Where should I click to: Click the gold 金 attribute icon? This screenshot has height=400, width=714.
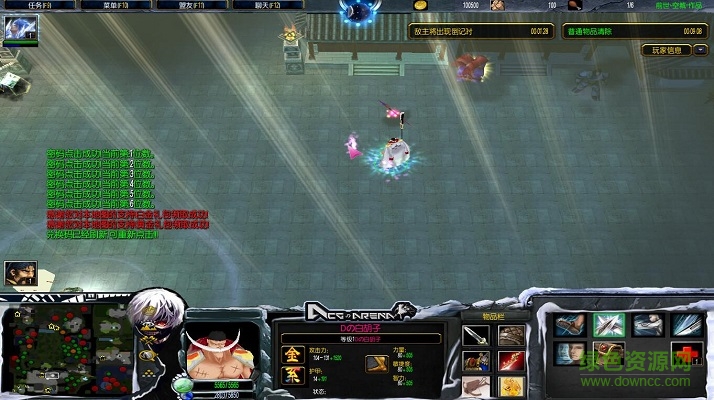tap(291, 354)
